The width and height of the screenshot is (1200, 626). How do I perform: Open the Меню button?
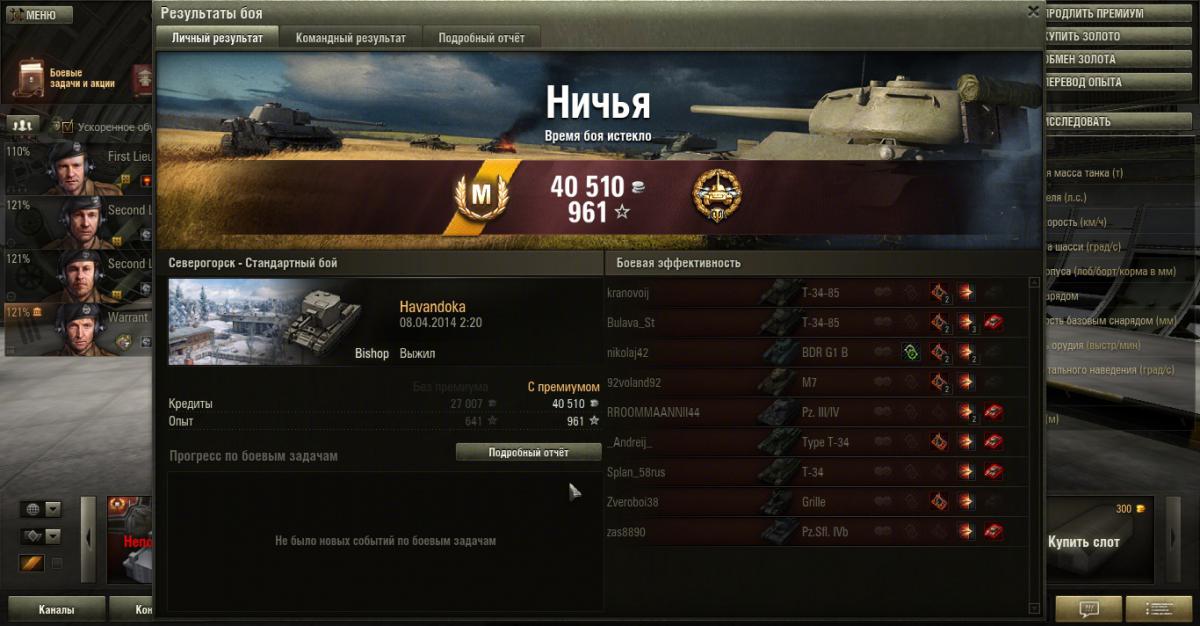click(36, 15)
